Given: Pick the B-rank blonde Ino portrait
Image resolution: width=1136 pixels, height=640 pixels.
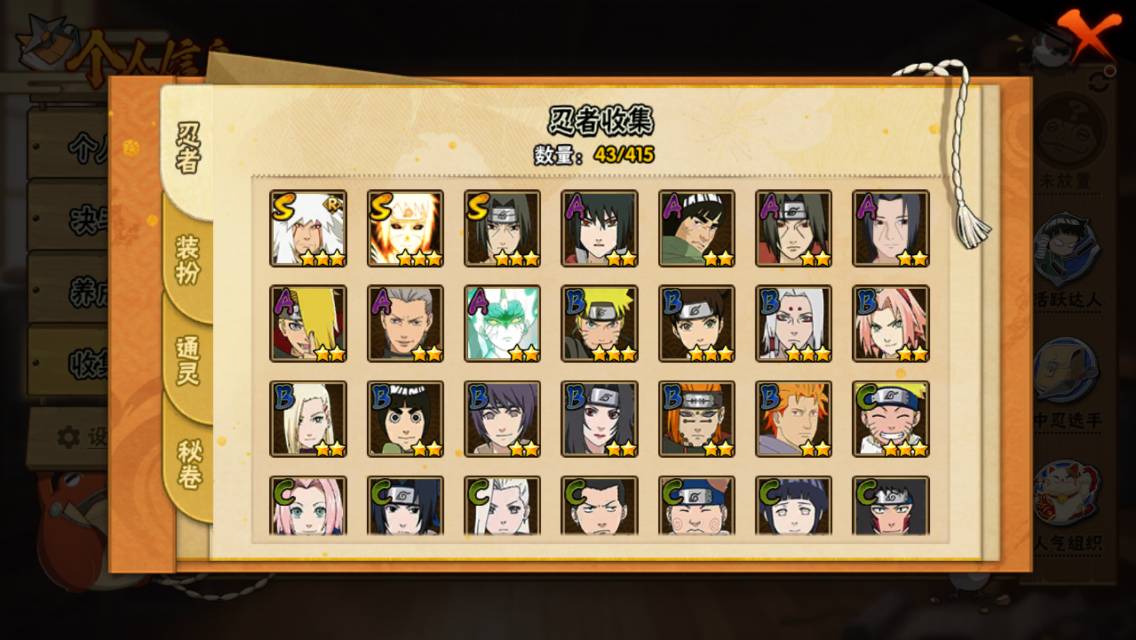Looking at the screenshot, I should pyautogui.click(x=308, y=418).
